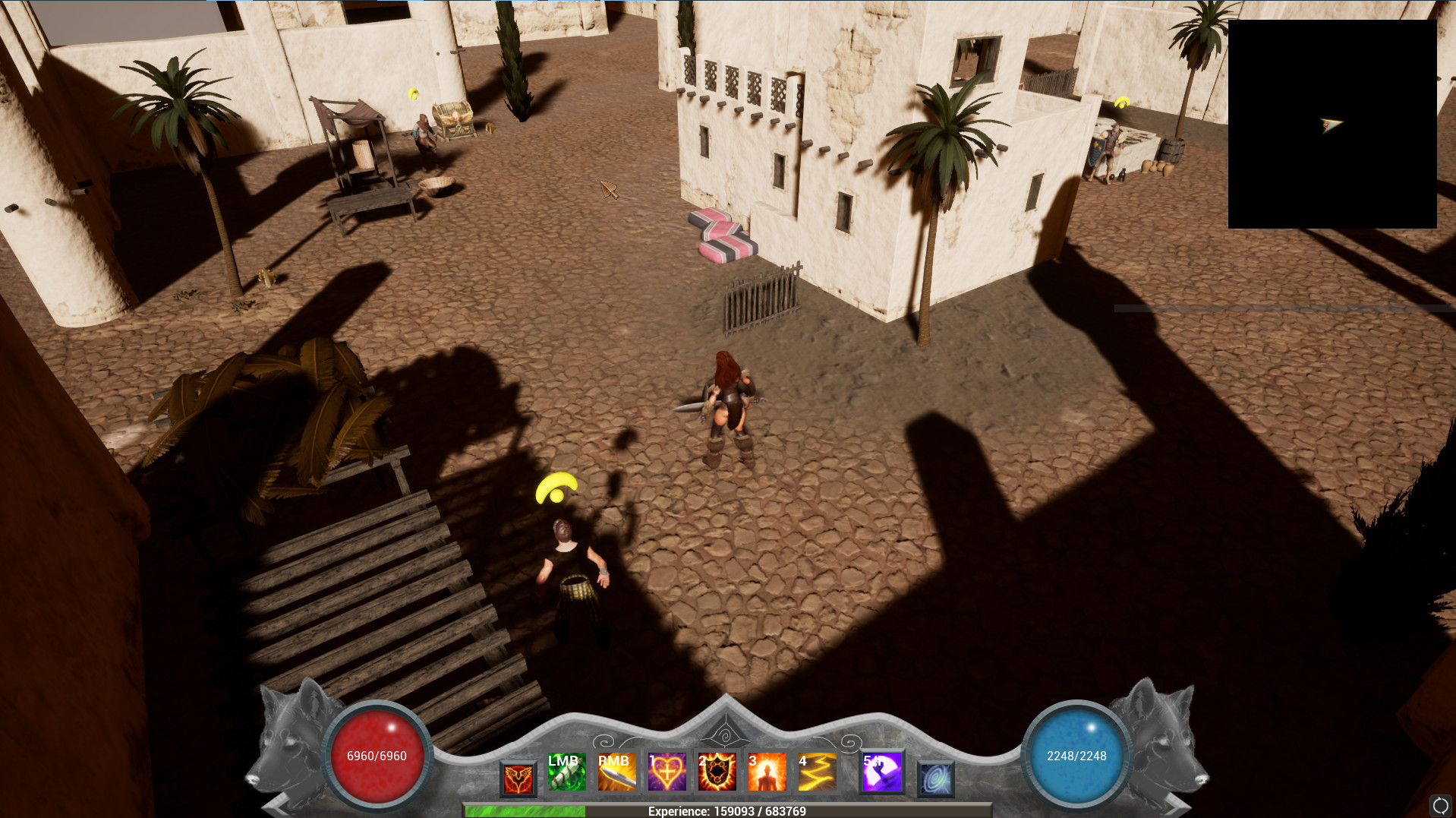Image resolution: width=1456 pixels, height=818 pixels.
Task: Cast the heart-shaped healing skill in slot 1
Action: pos(668,772)
